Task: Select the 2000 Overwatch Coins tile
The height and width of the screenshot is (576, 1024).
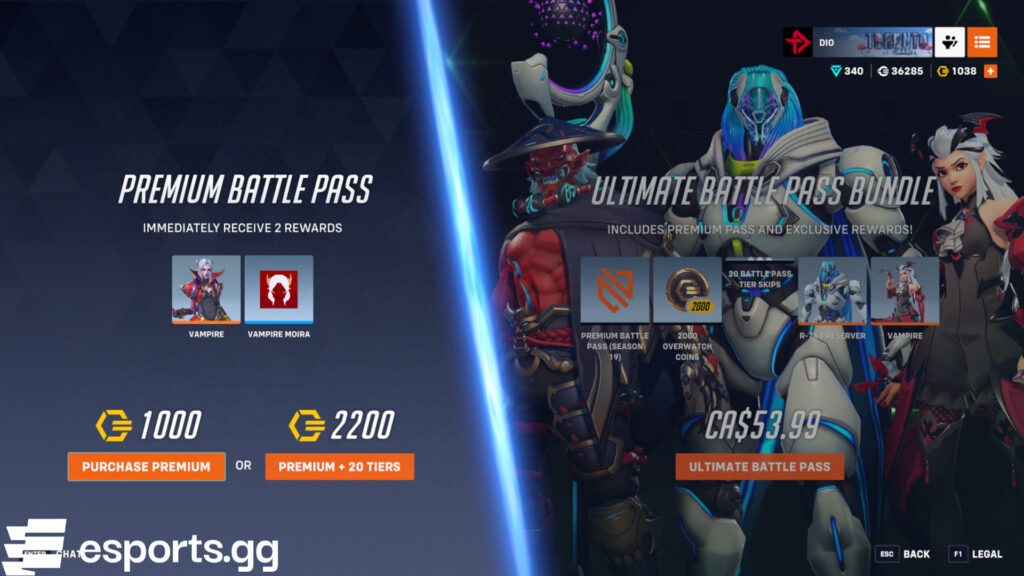Action: (687, 291)
